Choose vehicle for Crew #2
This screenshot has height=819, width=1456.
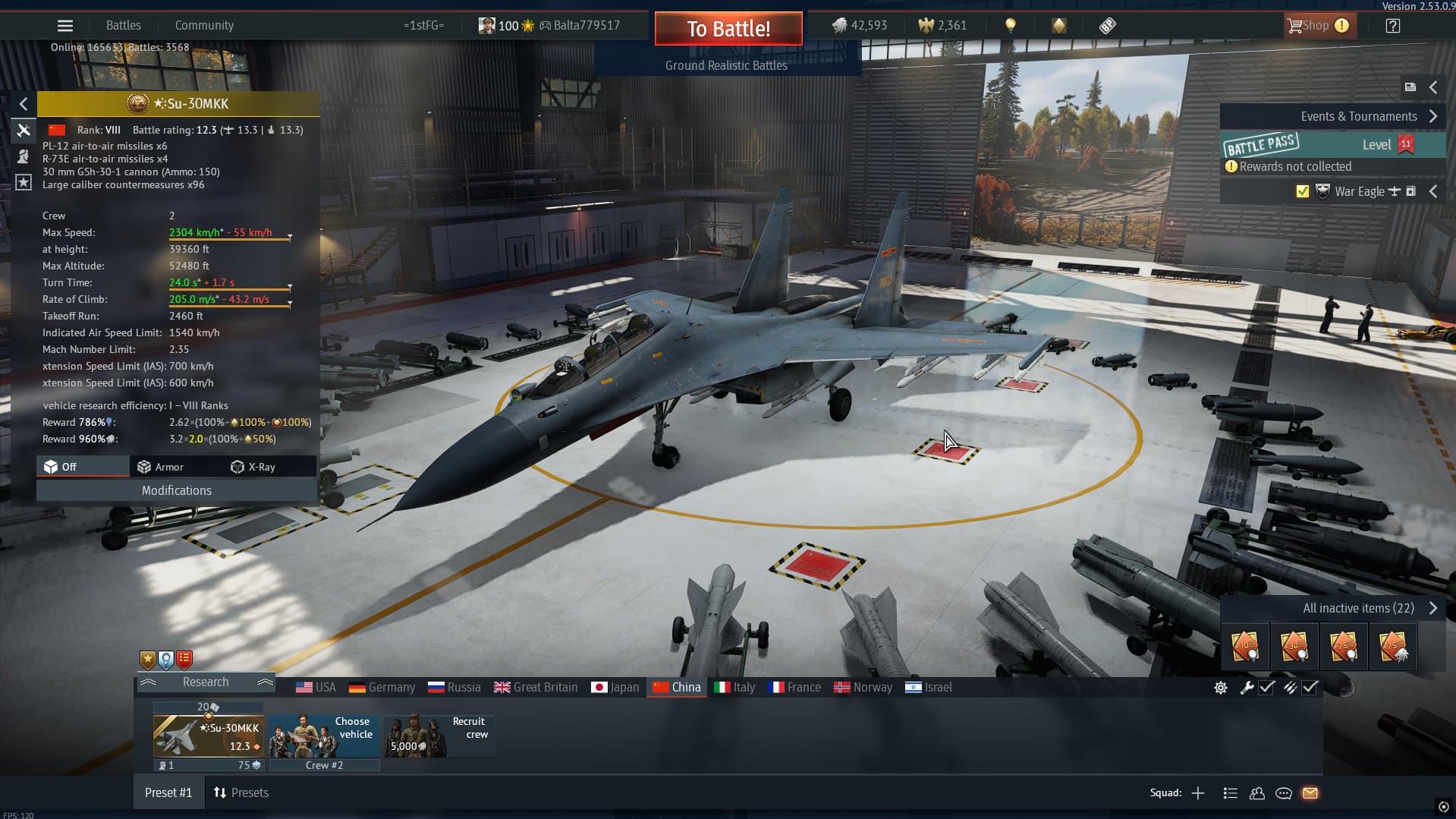point(324,736)
